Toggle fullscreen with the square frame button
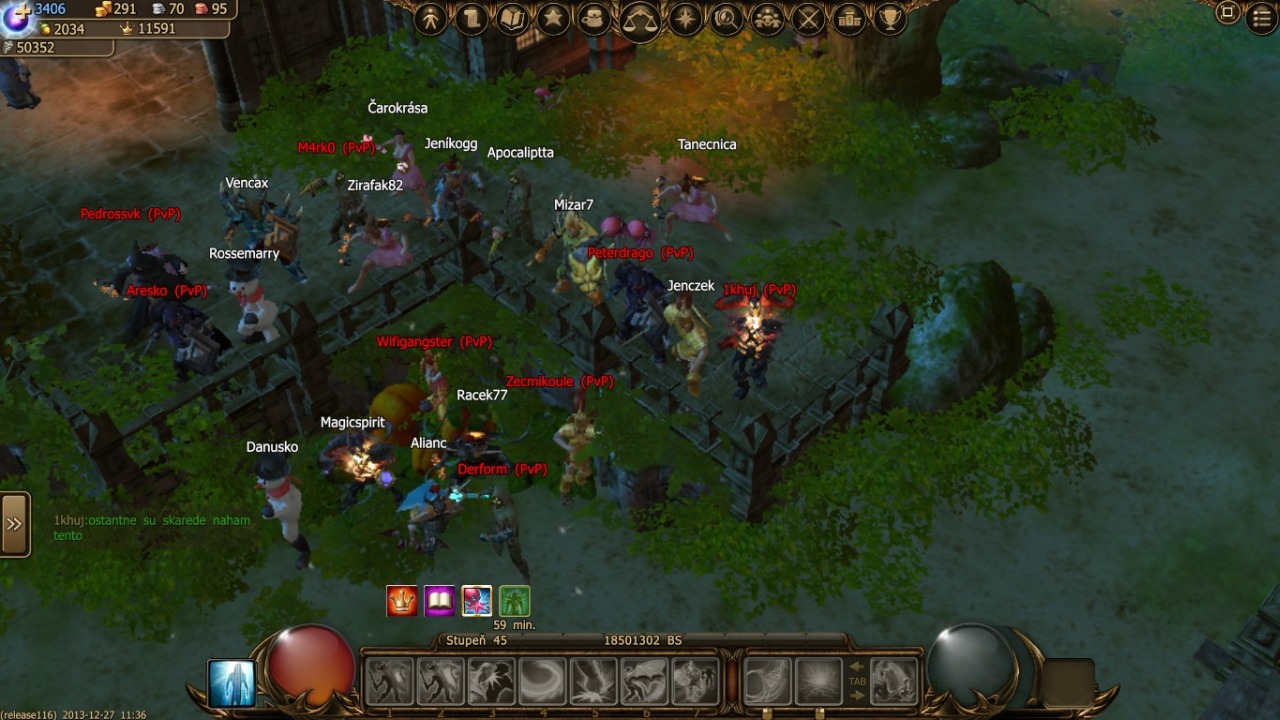 pos(1228,13)
